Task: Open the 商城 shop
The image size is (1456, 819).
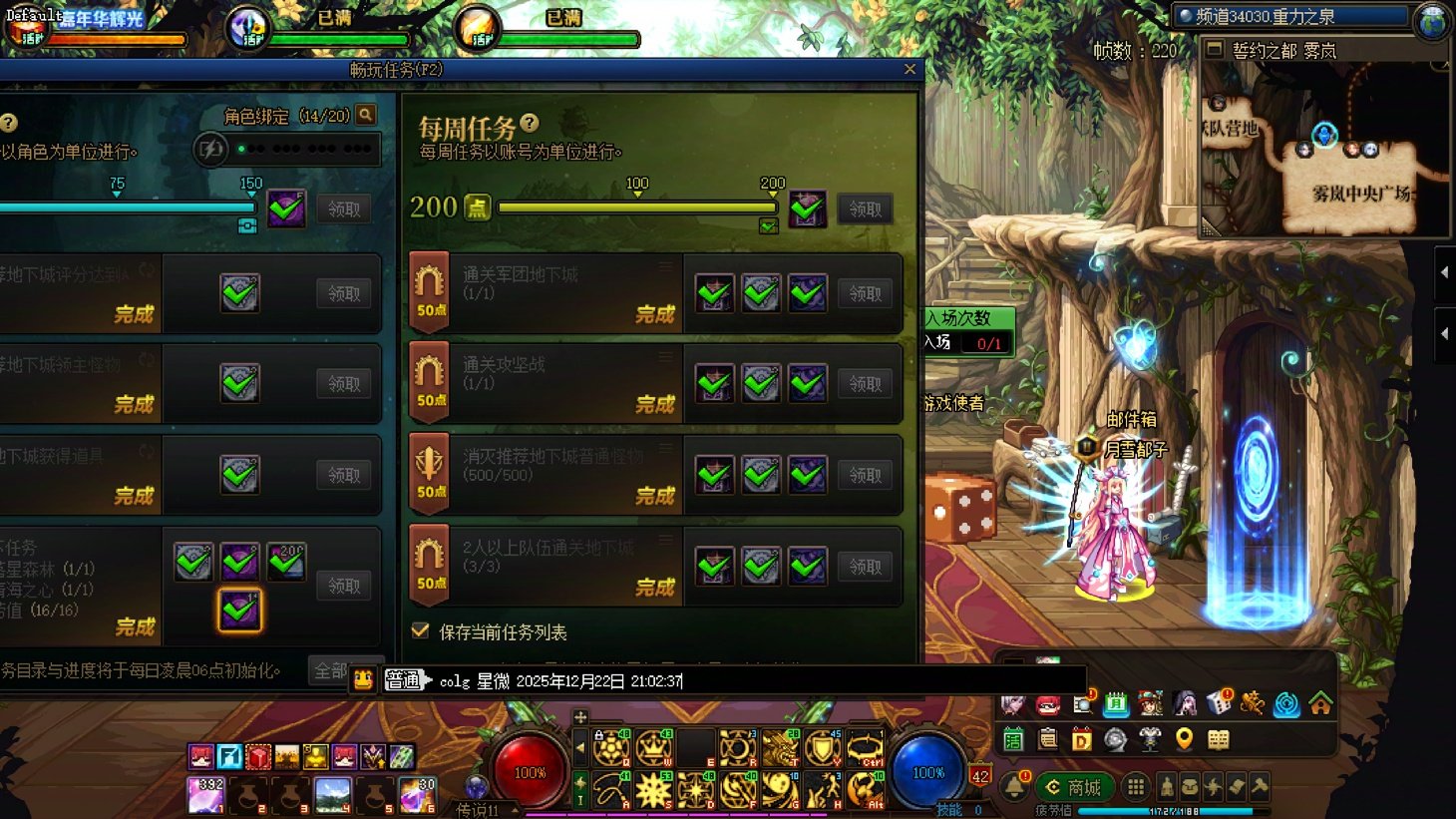Action: pos(1073,787)
